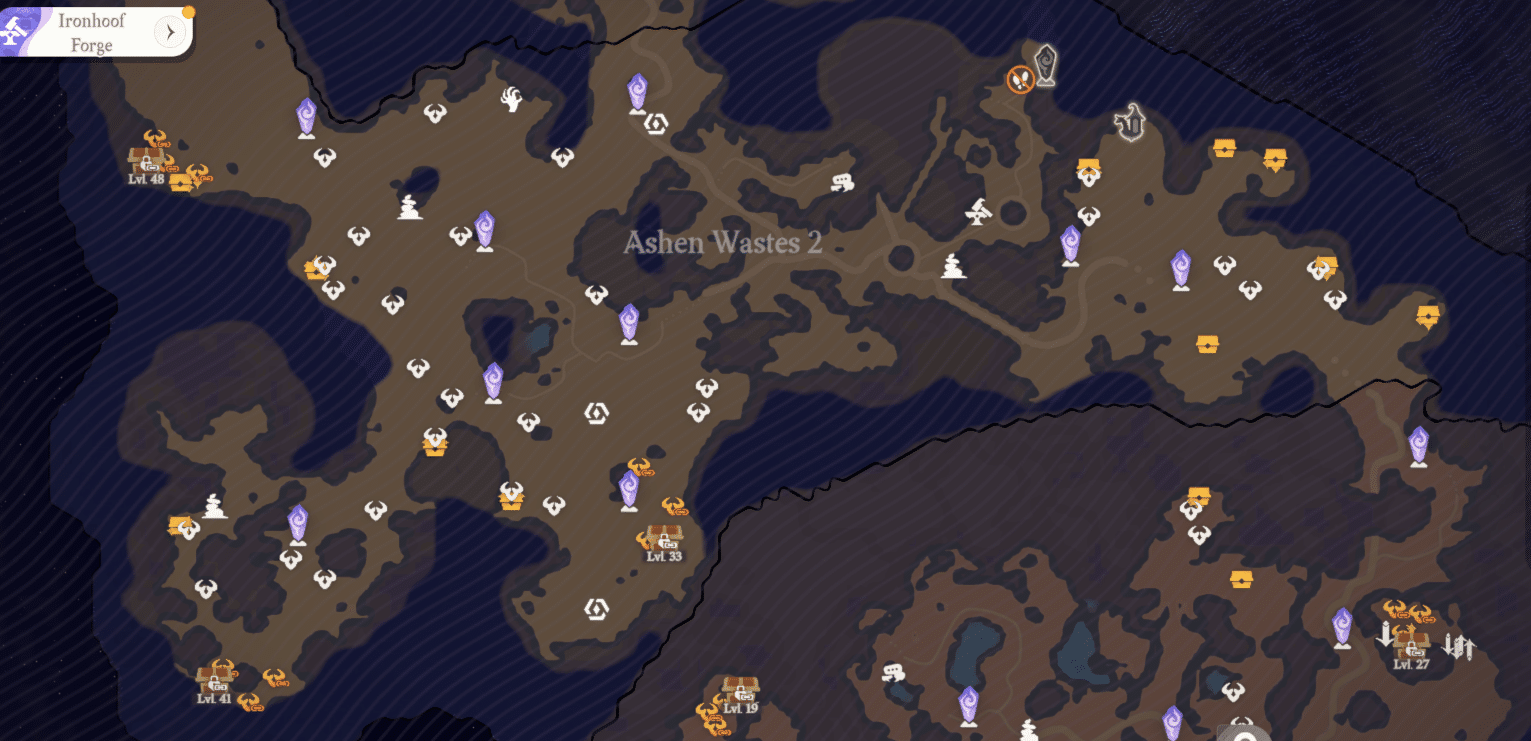Expand the Ironhoof Forge info panel chevron
Image resolution: width=1531 pixels, height=741 pixels.
pyautogui.click(x=170, y=31)
